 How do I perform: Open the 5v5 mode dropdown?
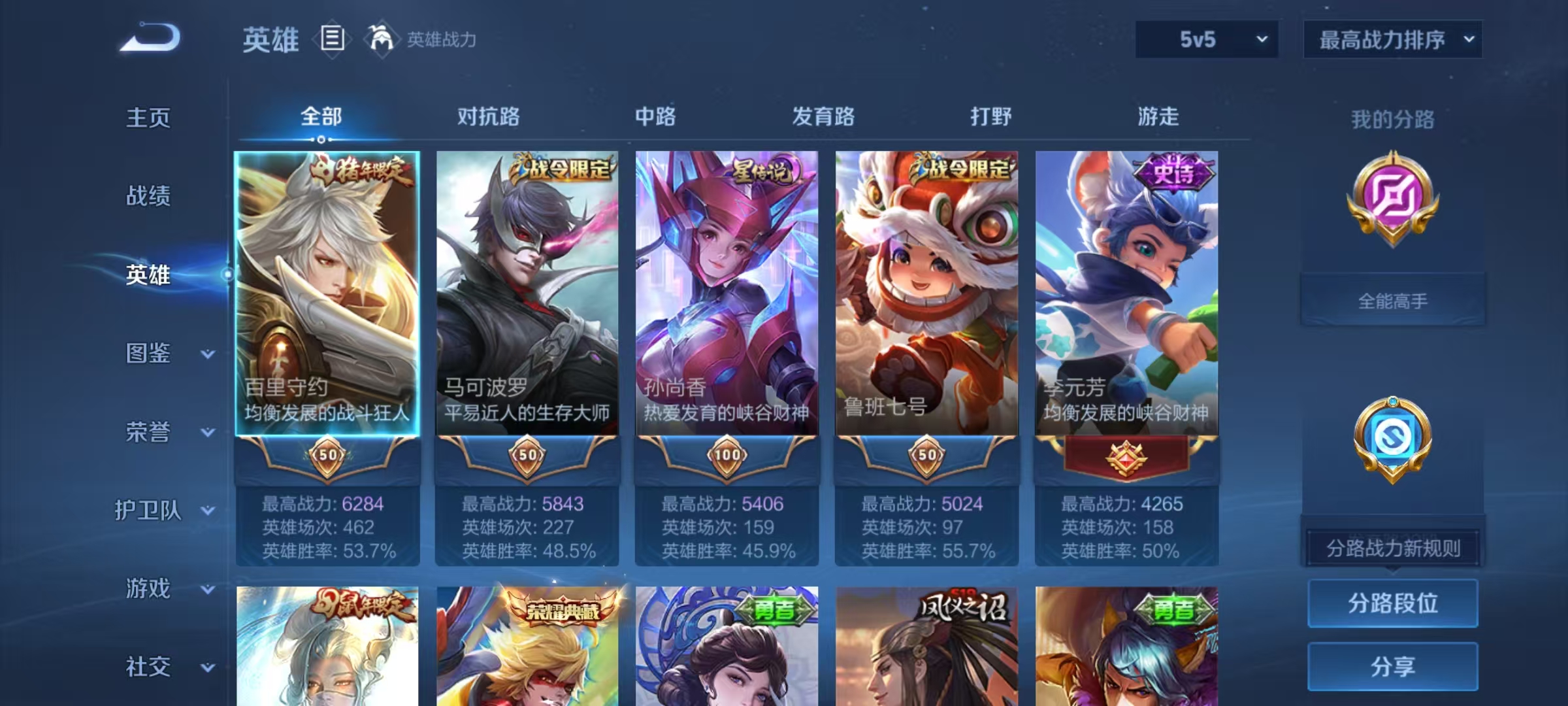[x=1207, y=39]
